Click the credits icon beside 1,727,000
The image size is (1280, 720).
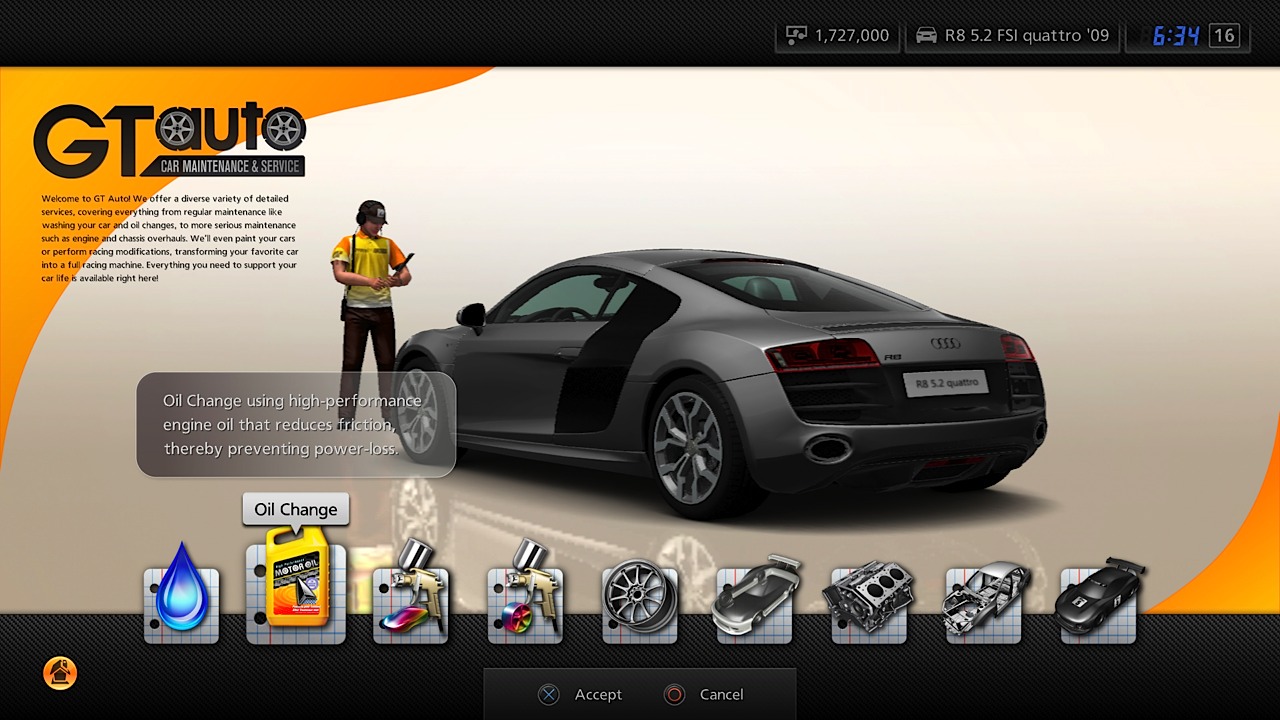click(x=795, y=34)
